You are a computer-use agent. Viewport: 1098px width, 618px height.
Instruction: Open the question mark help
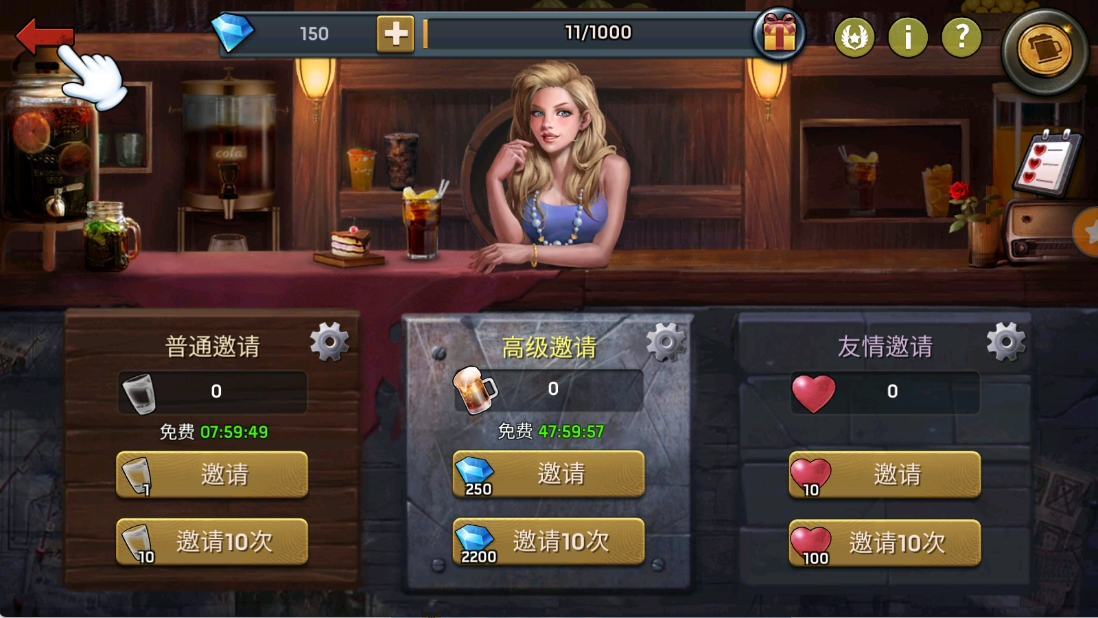coord(961,38)
